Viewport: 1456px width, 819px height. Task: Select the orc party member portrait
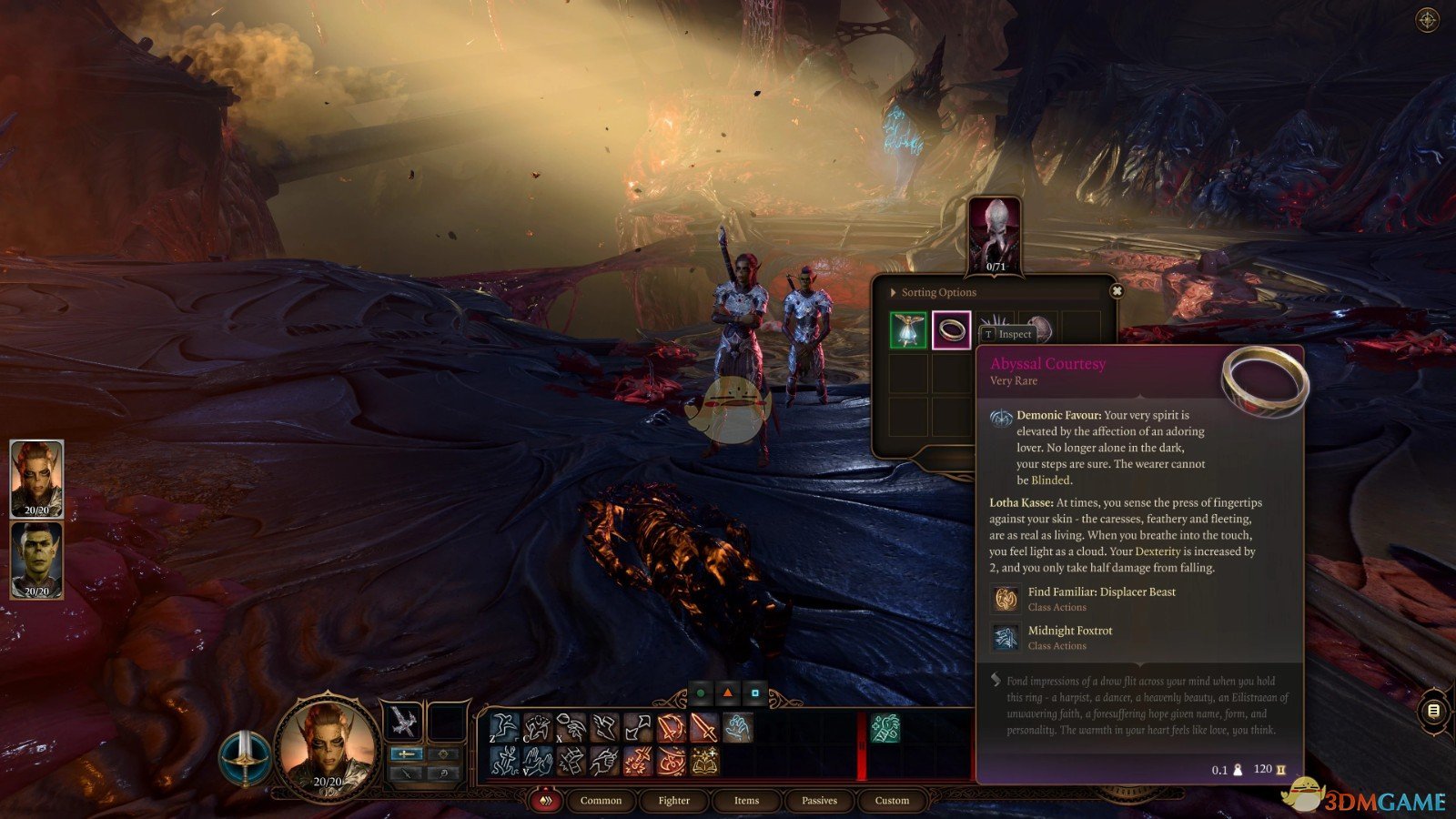pyautogui.click(x=36, y=560)
